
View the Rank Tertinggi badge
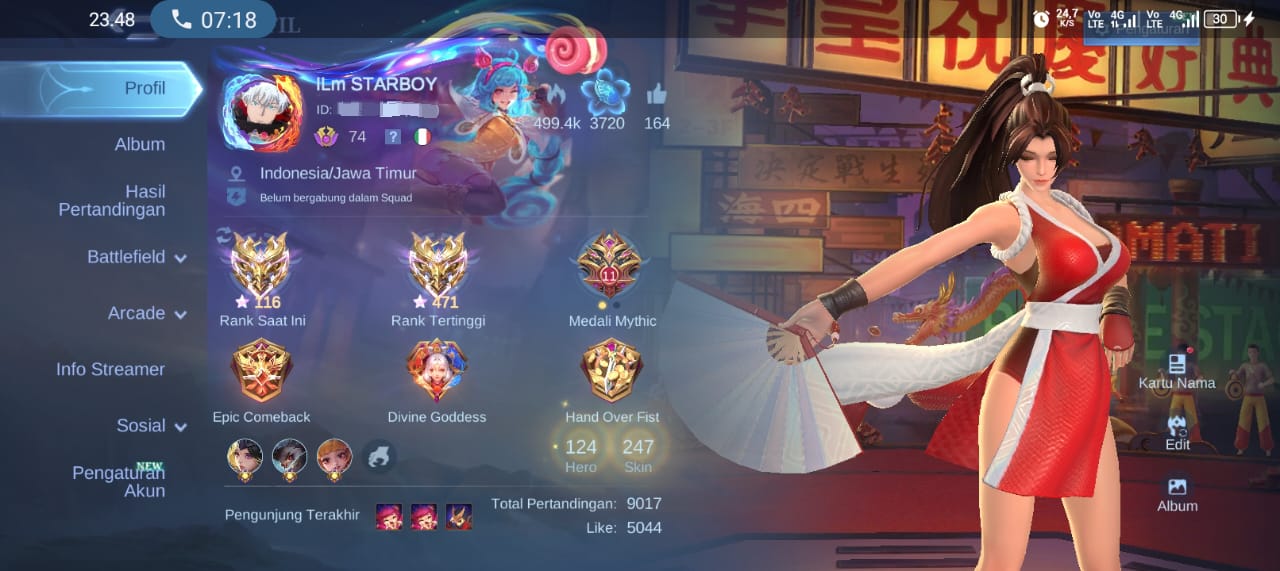(x=437, y=265)
